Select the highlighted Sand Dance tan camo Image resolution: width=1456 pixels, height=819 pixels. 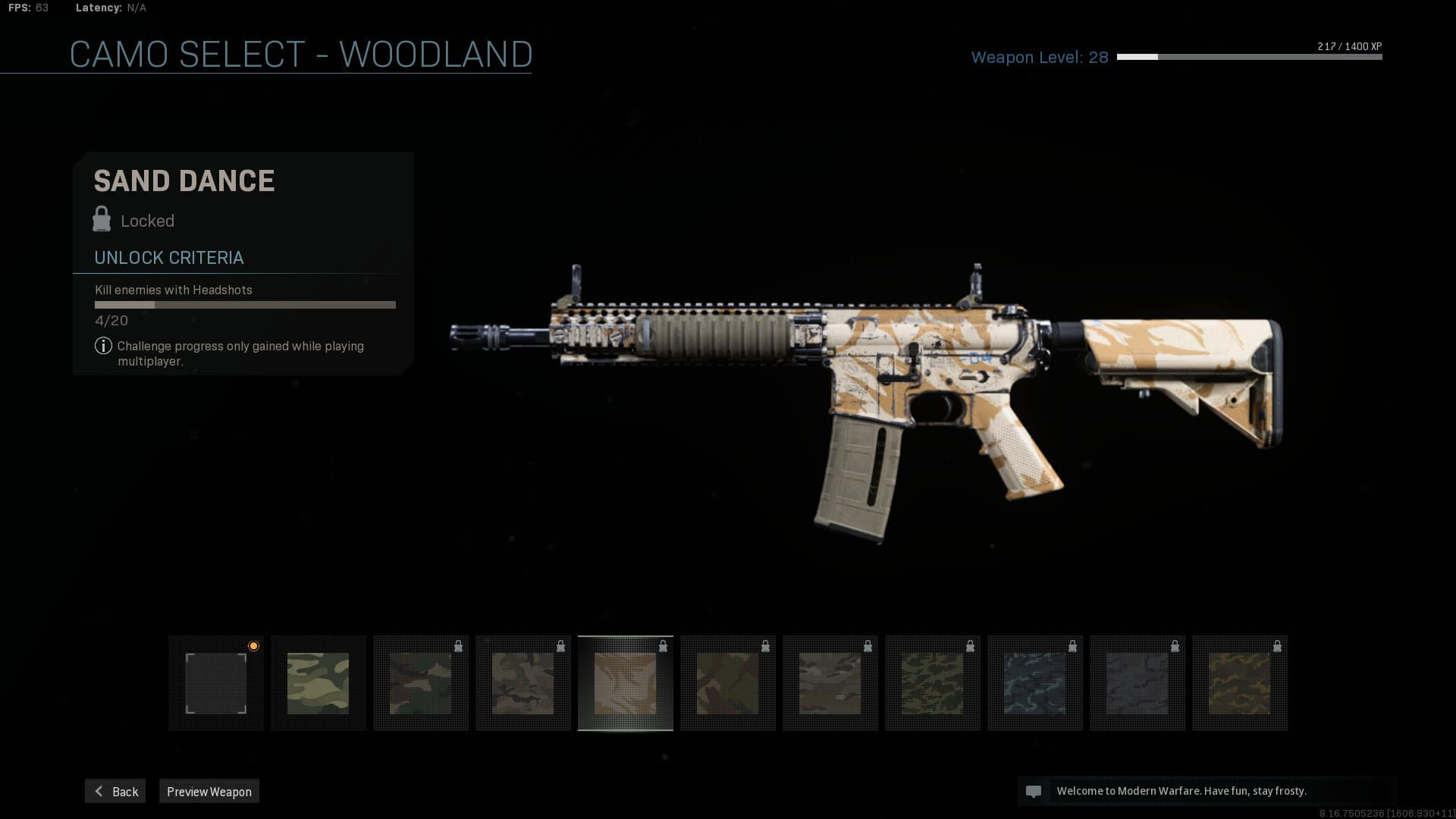tap(626, 683)
